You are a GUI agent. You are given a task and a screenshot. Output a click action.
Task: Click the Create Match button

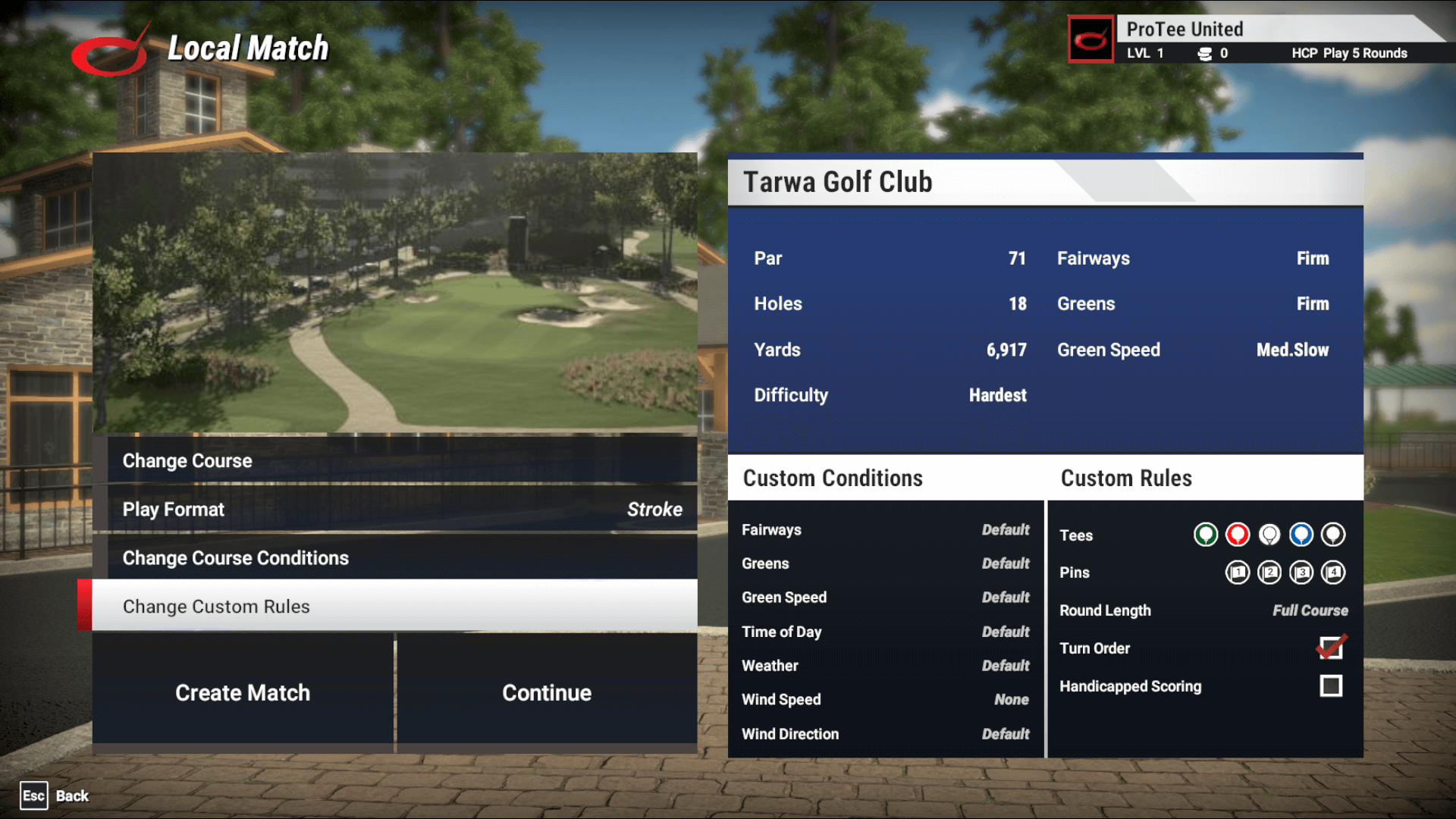242,692
